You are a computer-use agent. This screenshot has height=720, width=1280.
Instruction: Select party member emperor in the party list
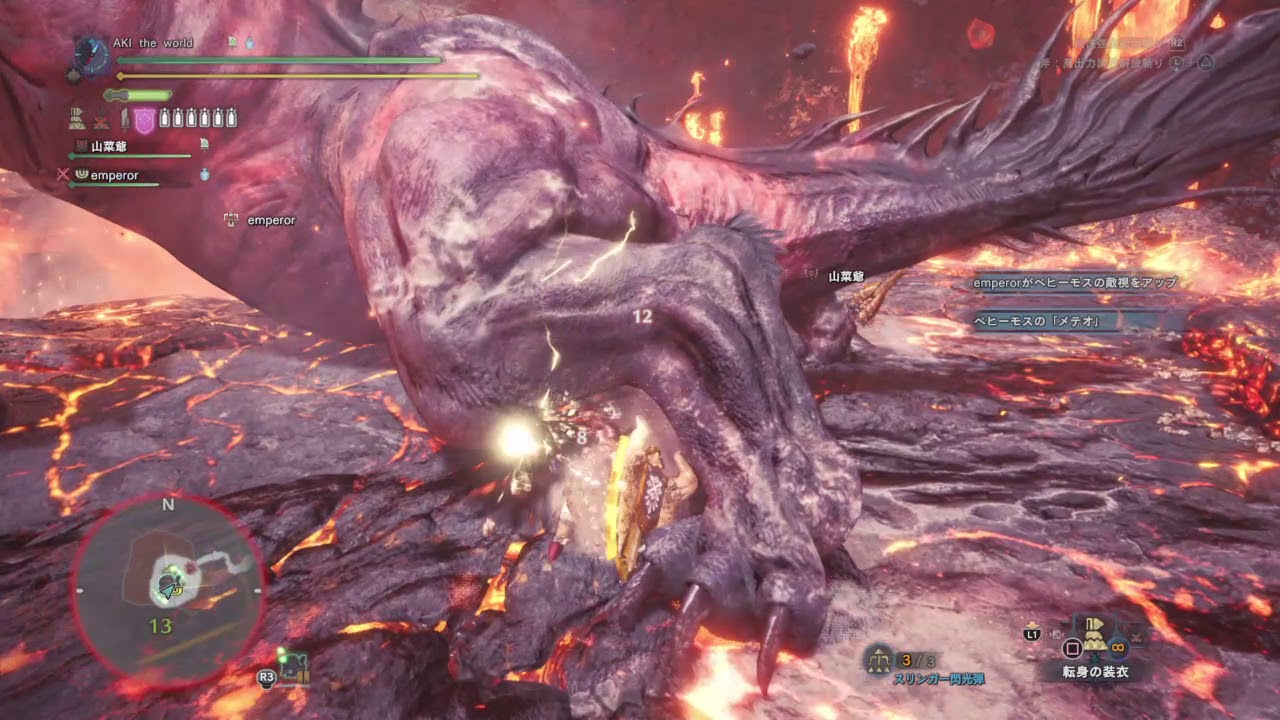113,175
